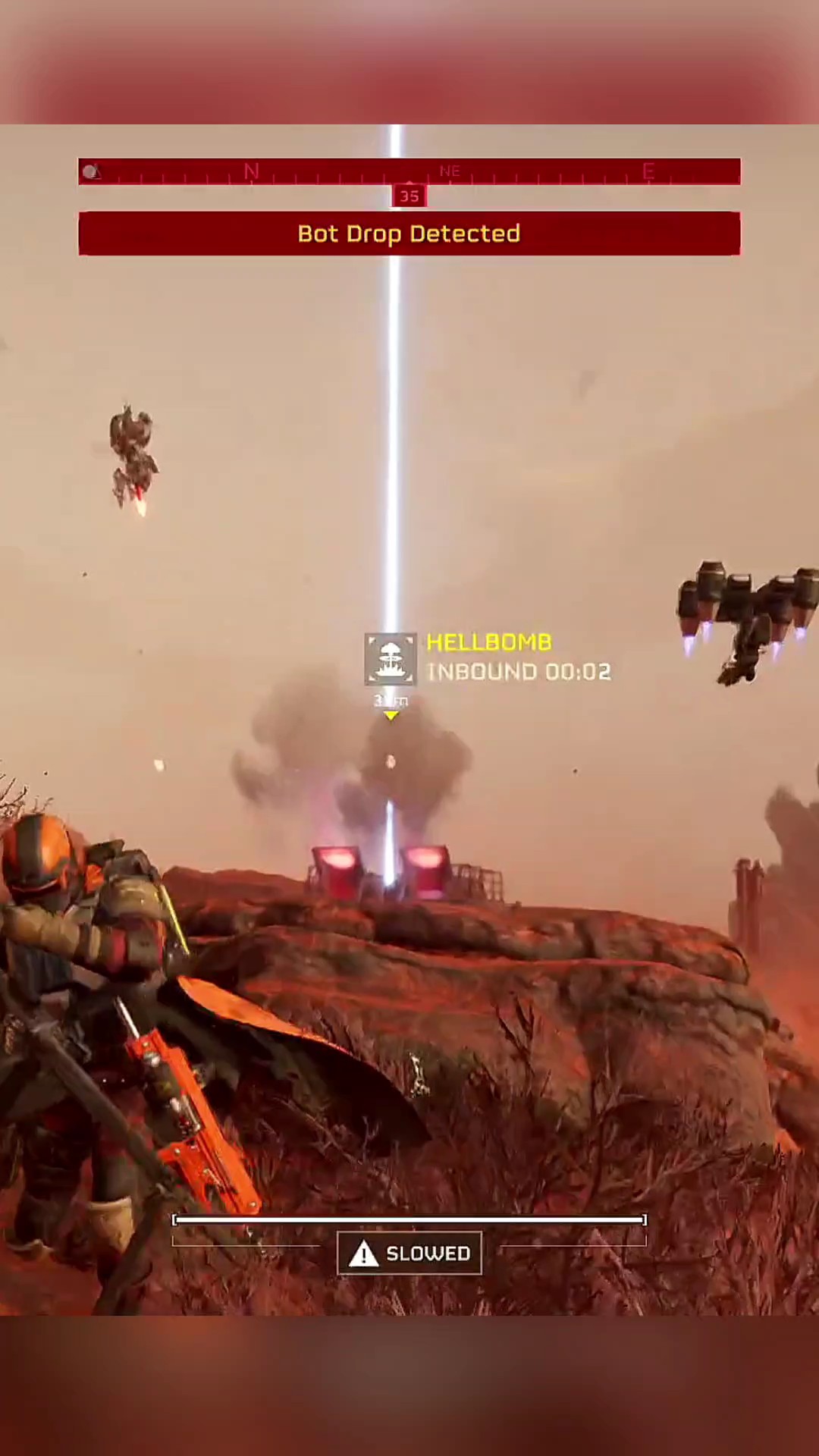Click the Slowed status warning badge
Screen dimensions: 819x1456
[409, 1254]
